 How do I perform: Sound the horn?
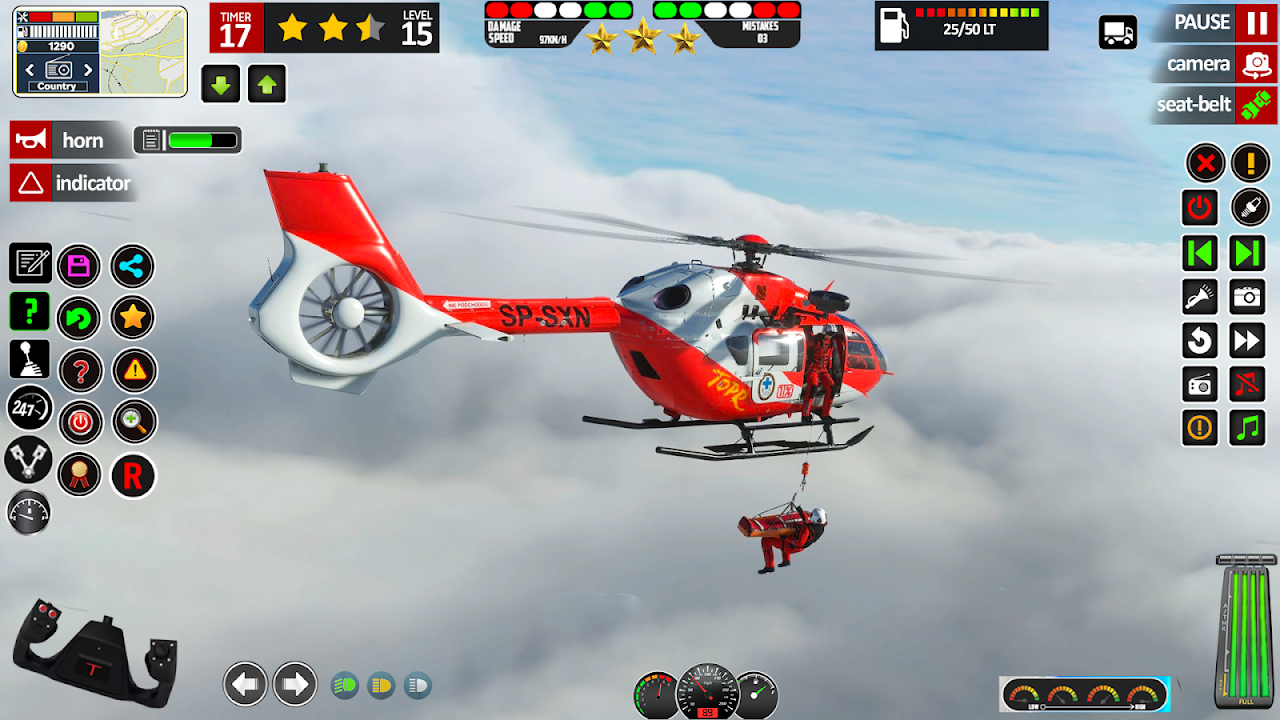(31, 140)
